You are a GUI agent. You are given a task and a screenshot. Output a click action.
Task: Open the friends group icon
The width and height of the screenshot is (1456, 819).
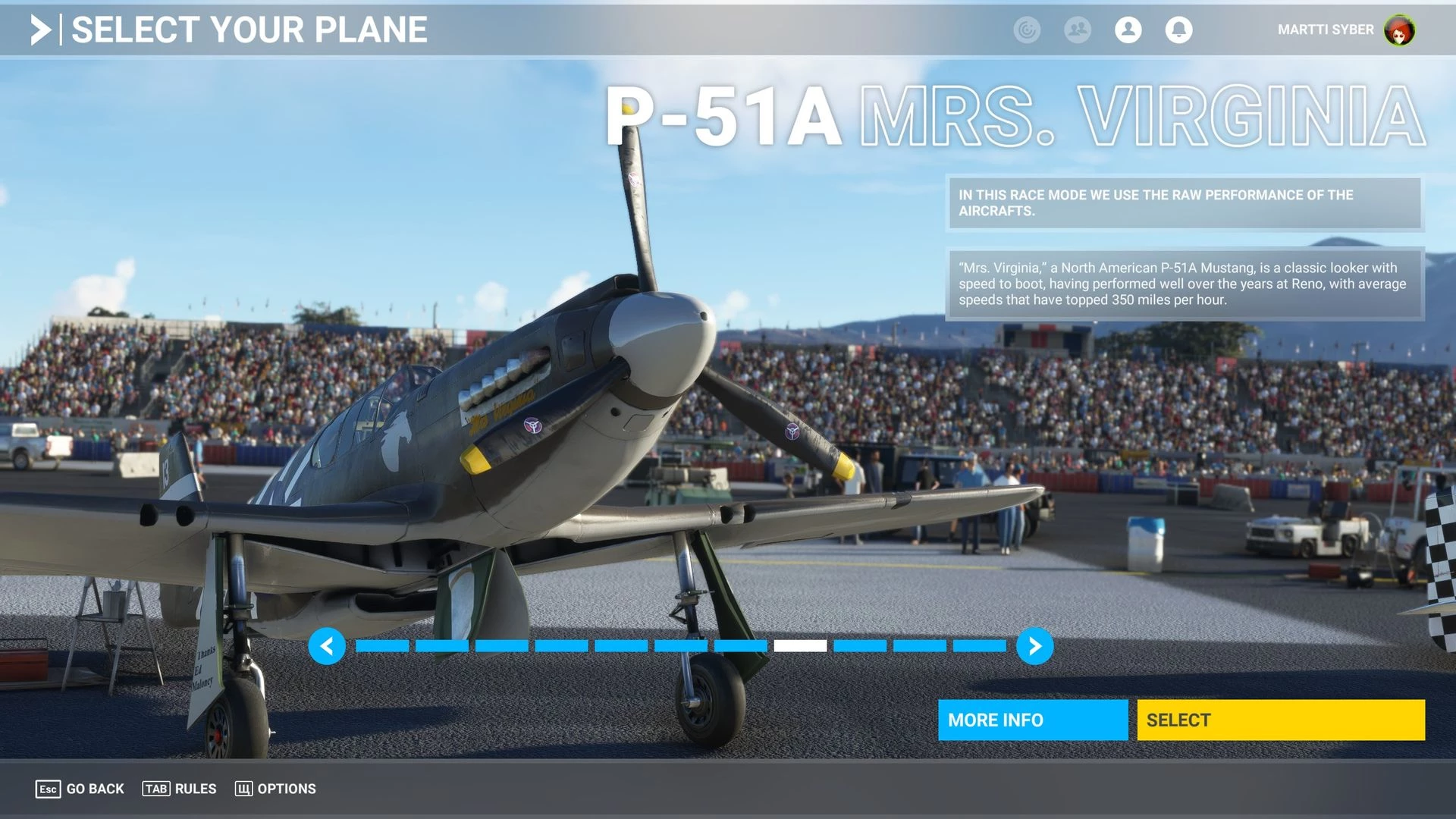(1077, 30)
